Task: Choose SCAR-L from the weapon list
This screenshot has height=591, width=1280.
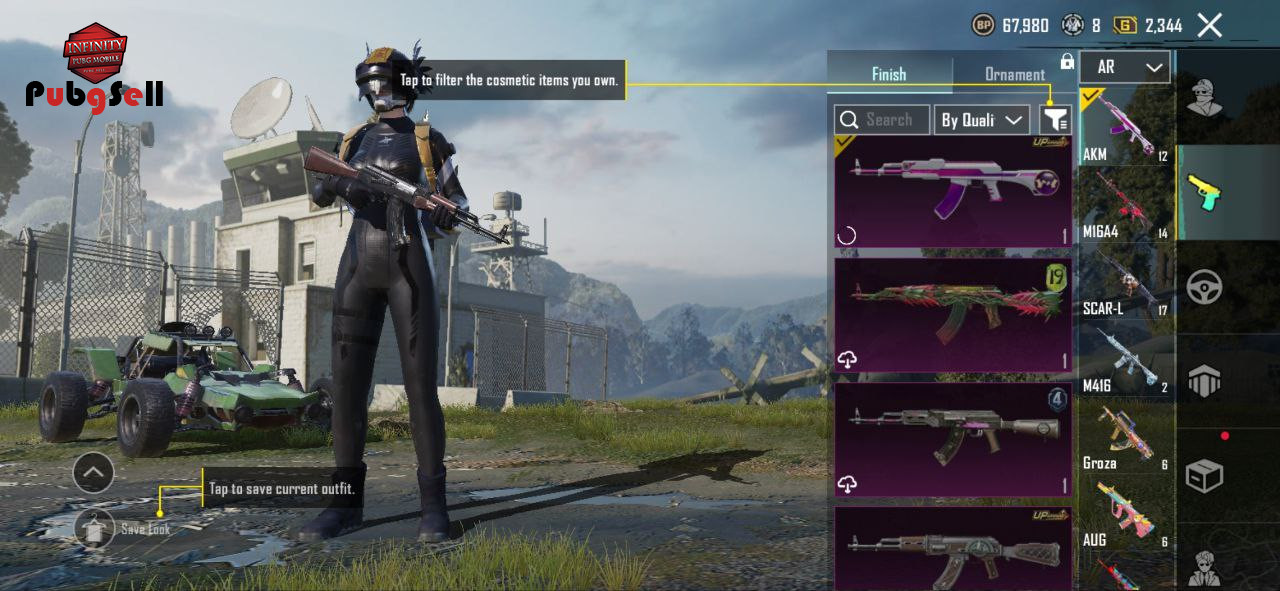Action: click(1125, 282)
